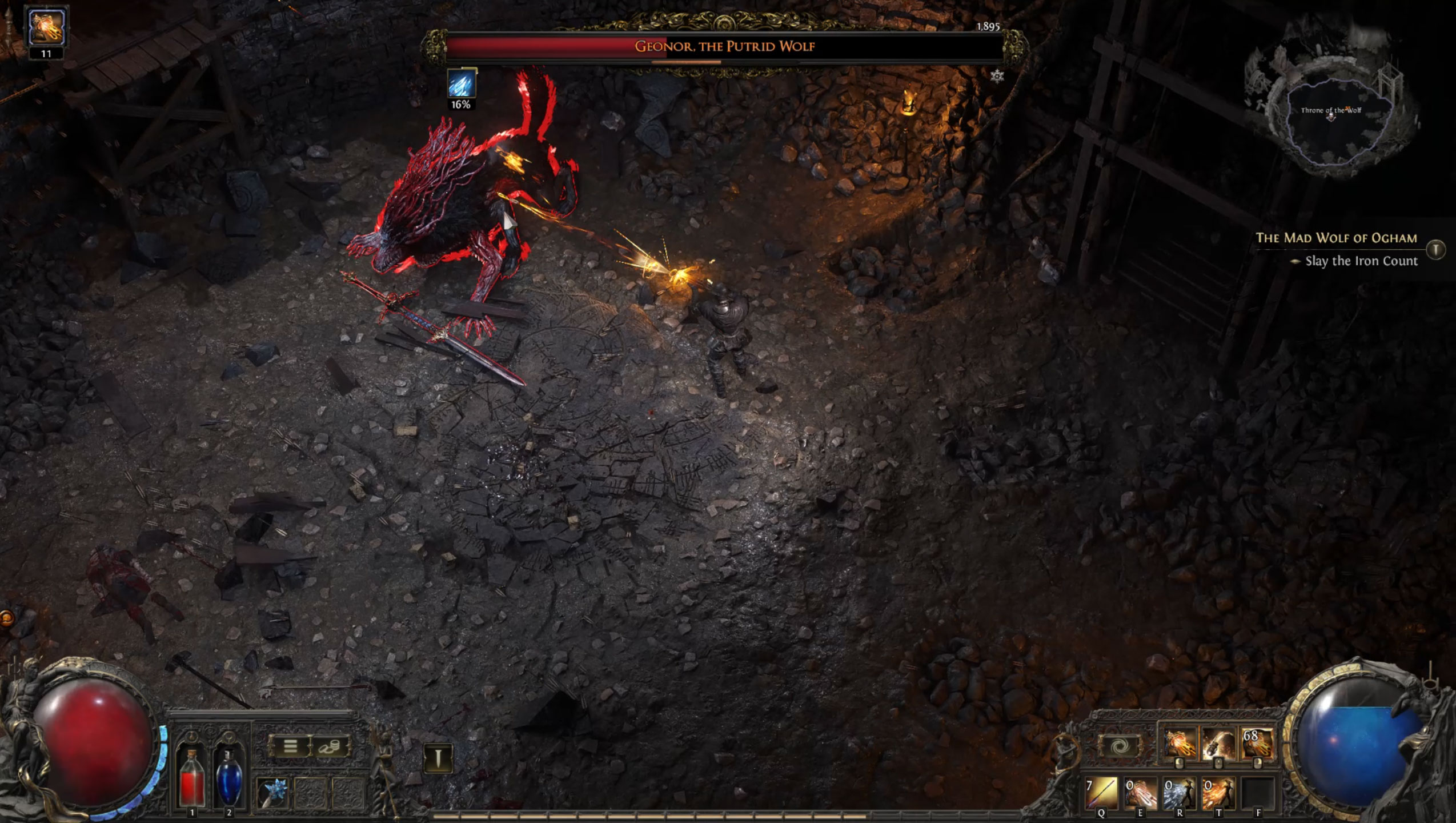This screenshot has height=823, width=1456.
Task: Click the round button beside the quest title
Action: point(1435,249)
